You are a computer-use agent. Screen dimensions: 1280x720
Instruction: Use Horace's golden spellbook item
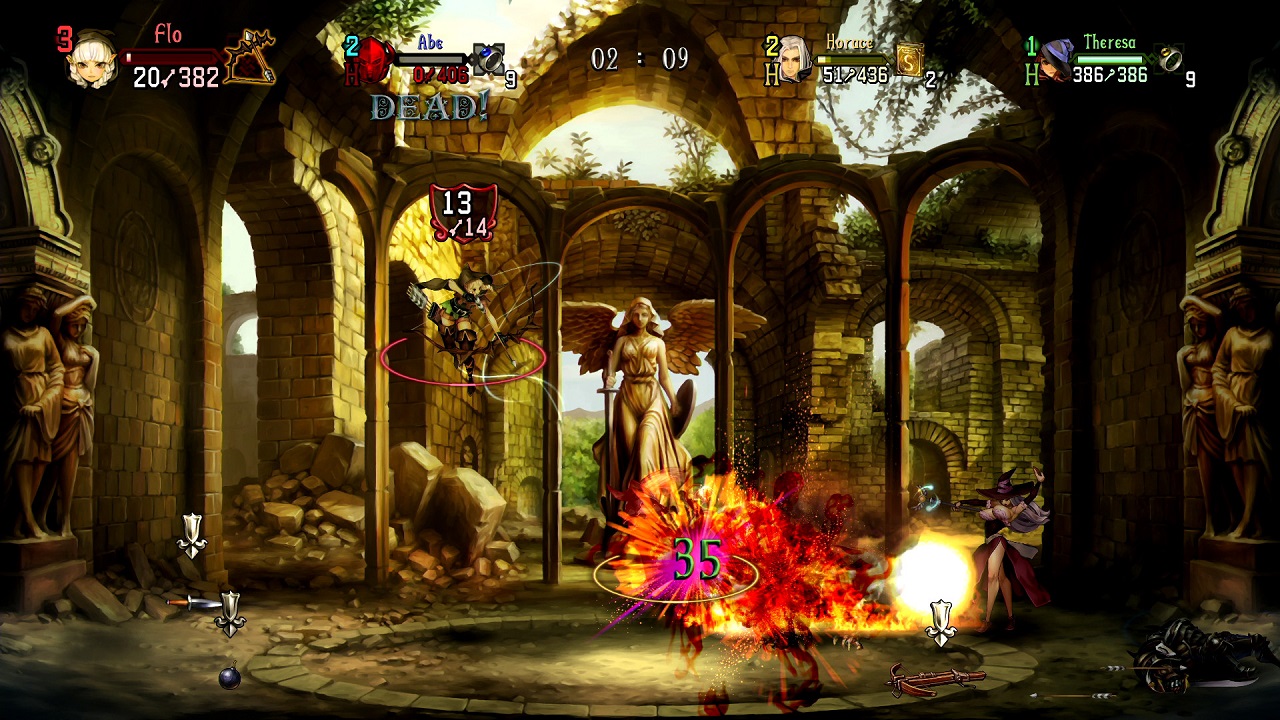[908, 60]
